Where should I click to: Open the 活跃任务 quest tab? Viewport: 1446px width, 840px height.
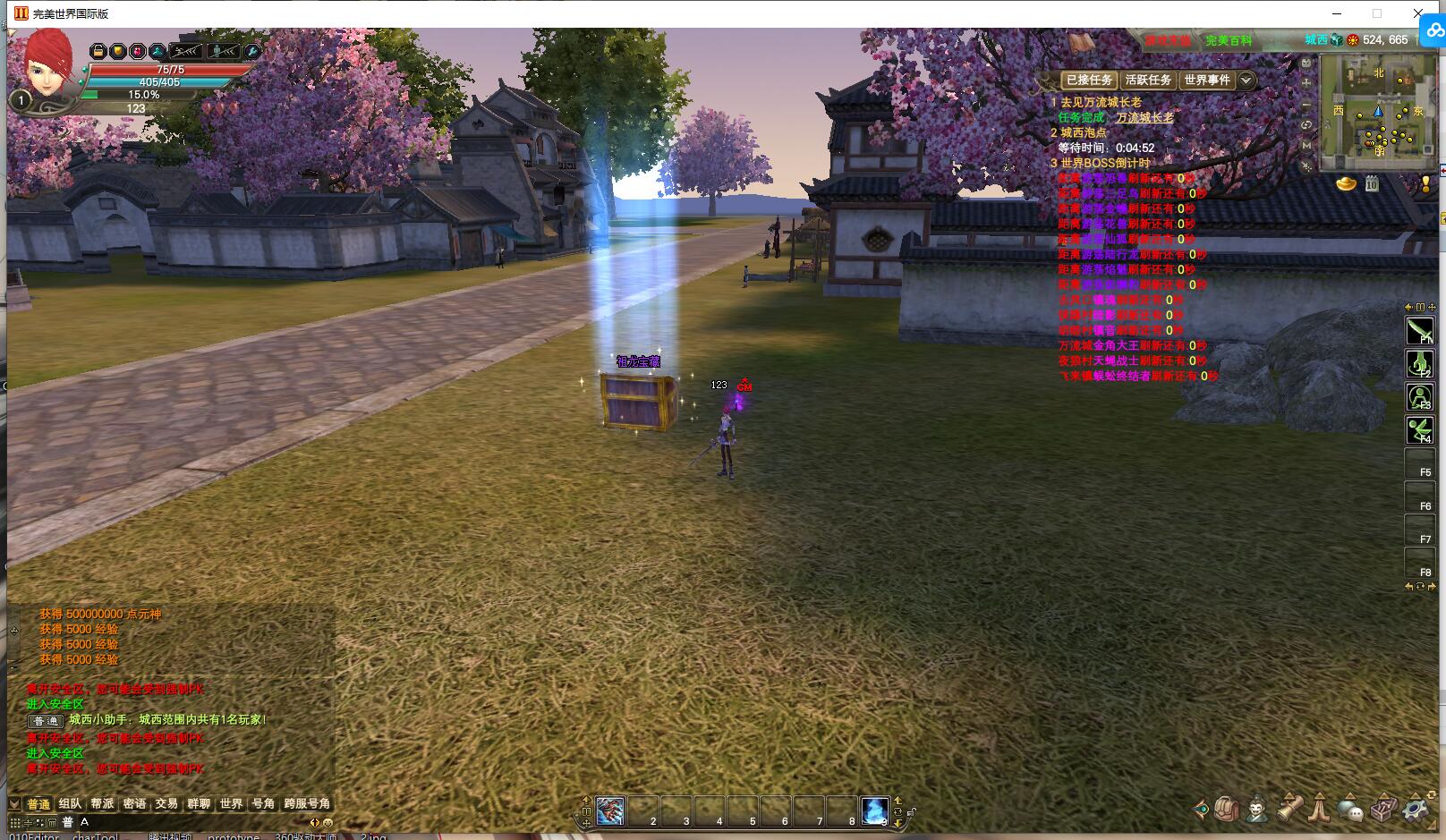pos(1148,81)
